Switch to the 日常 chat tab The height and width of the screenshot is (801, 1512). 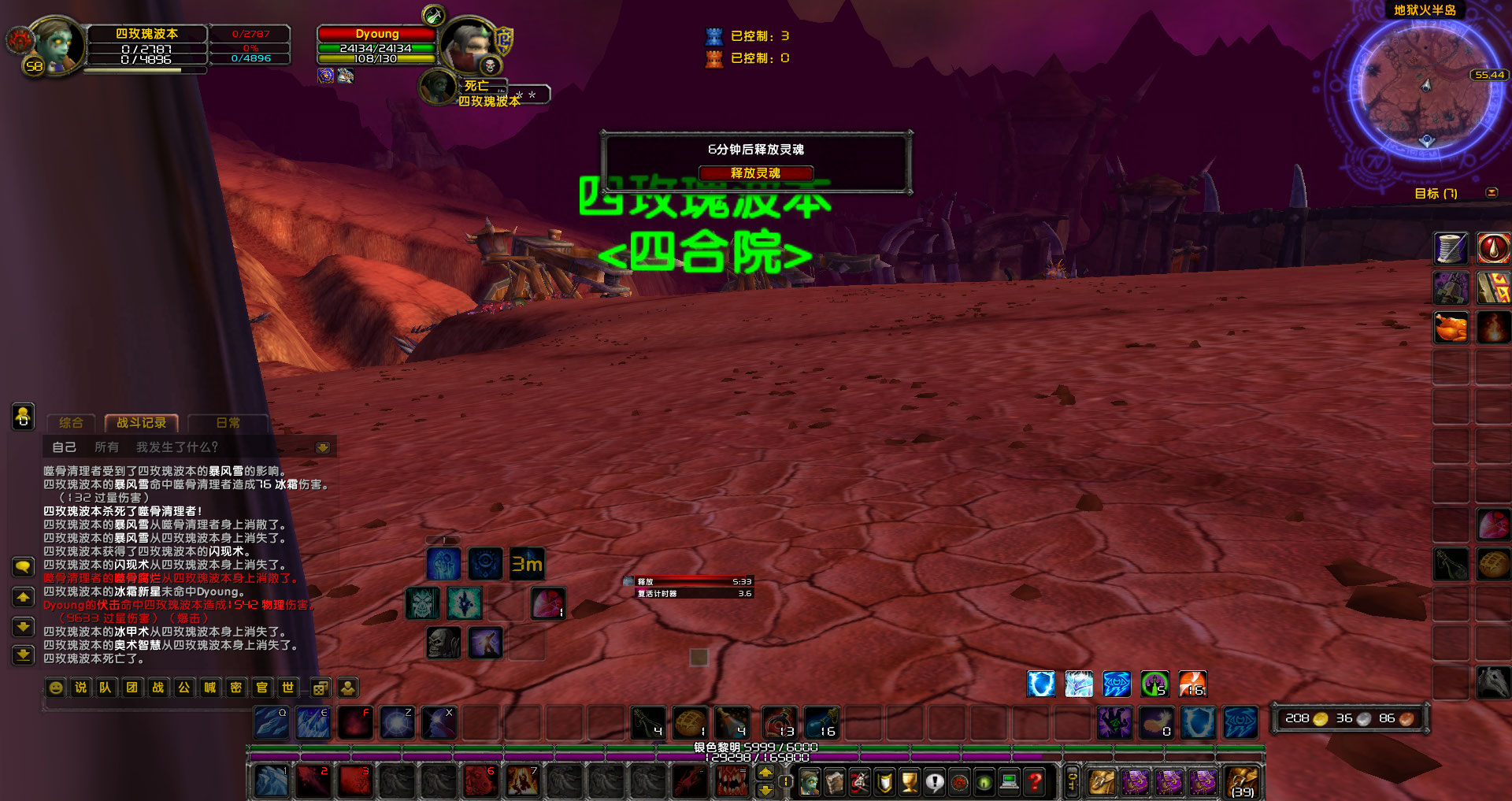coord(228,423)
